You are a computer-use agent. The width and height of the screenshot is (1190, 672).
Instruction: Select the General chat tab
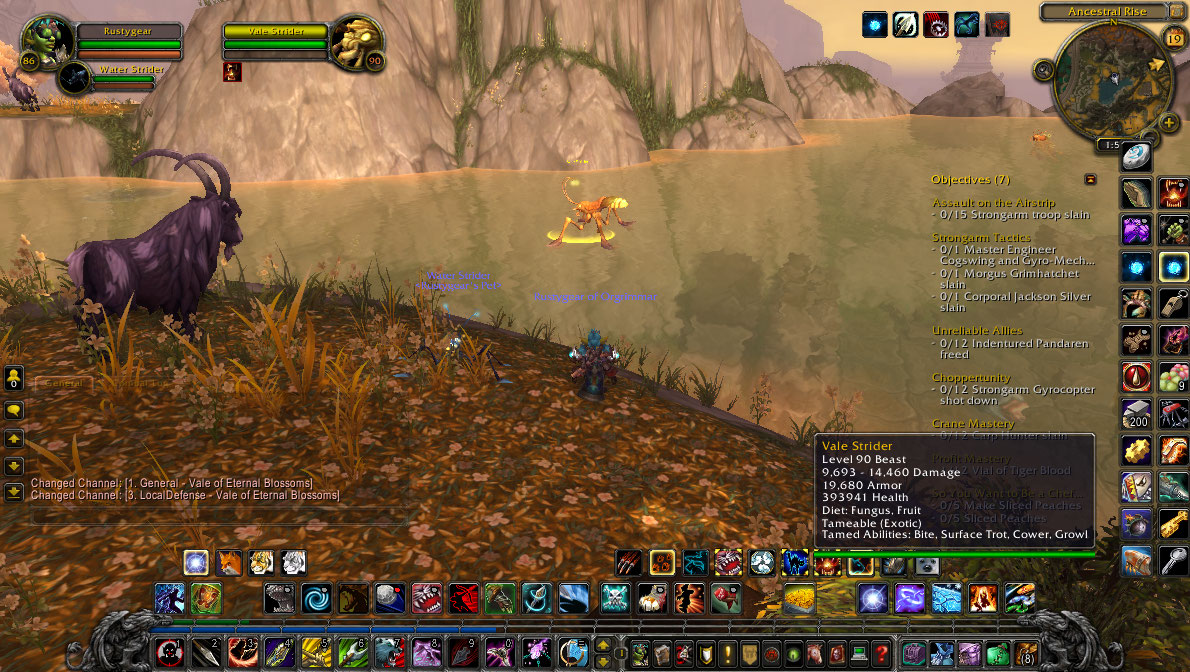point(64,383)
